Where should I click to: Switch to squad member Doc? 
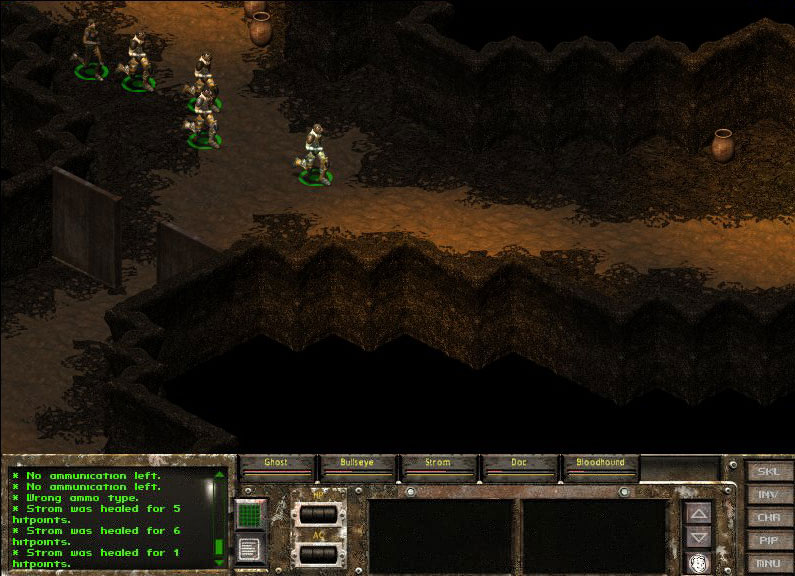[519, 463]
